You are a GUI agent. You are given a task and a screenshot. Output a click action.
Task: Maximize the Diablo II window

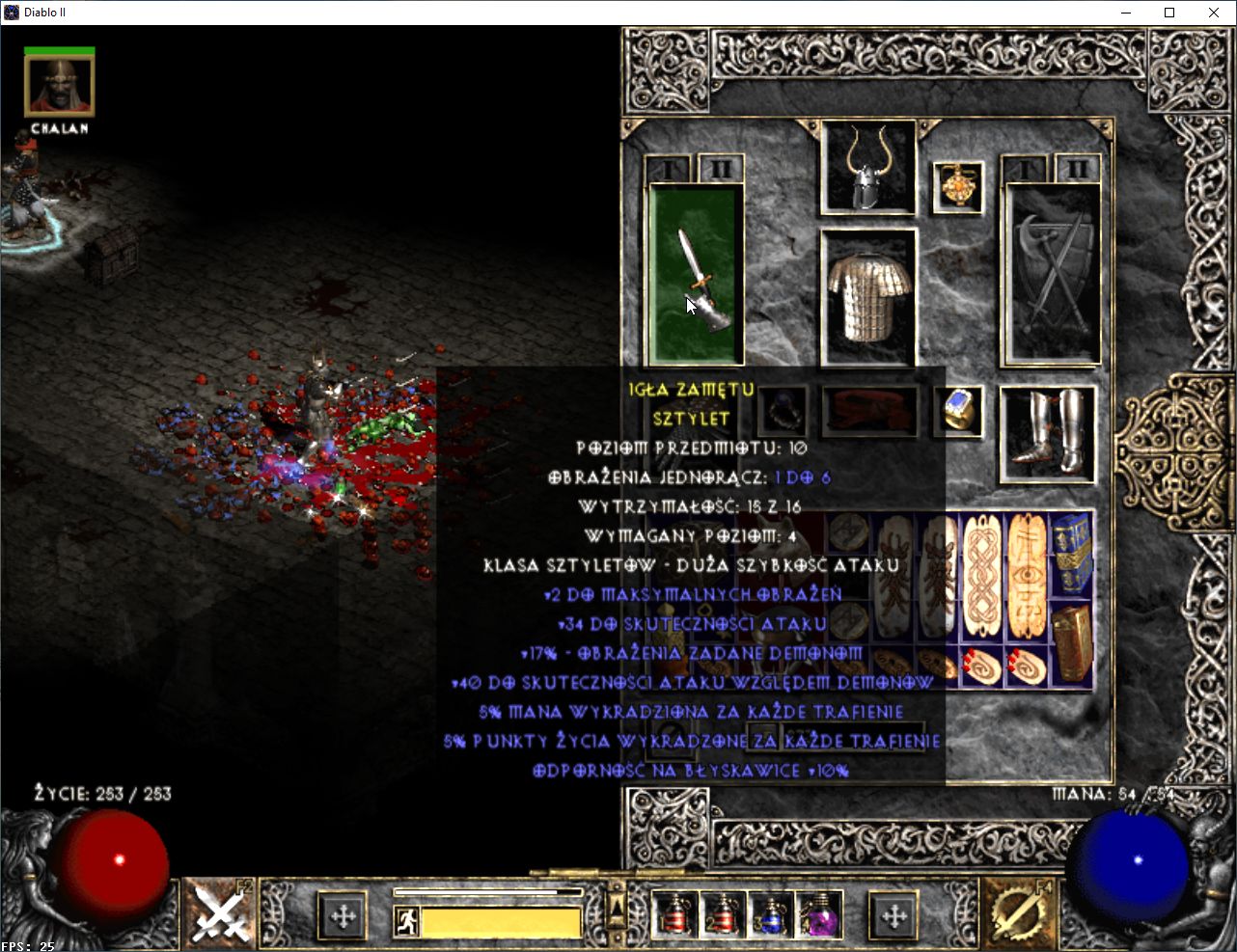point(1169,13)
